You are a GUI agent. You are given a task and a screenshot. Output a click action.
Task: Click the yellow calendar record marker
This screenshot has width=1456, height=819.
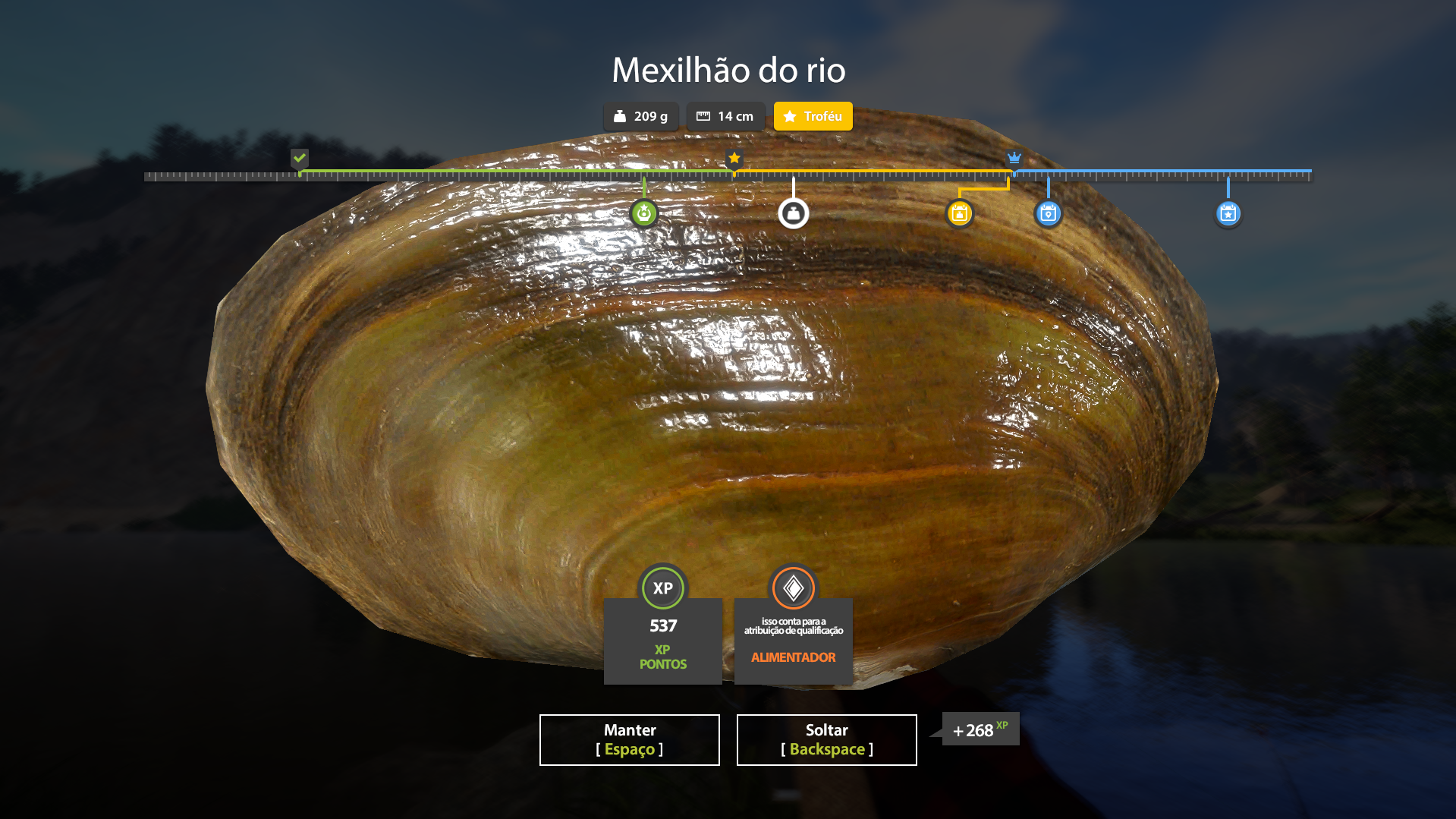[x=960, y=213]
